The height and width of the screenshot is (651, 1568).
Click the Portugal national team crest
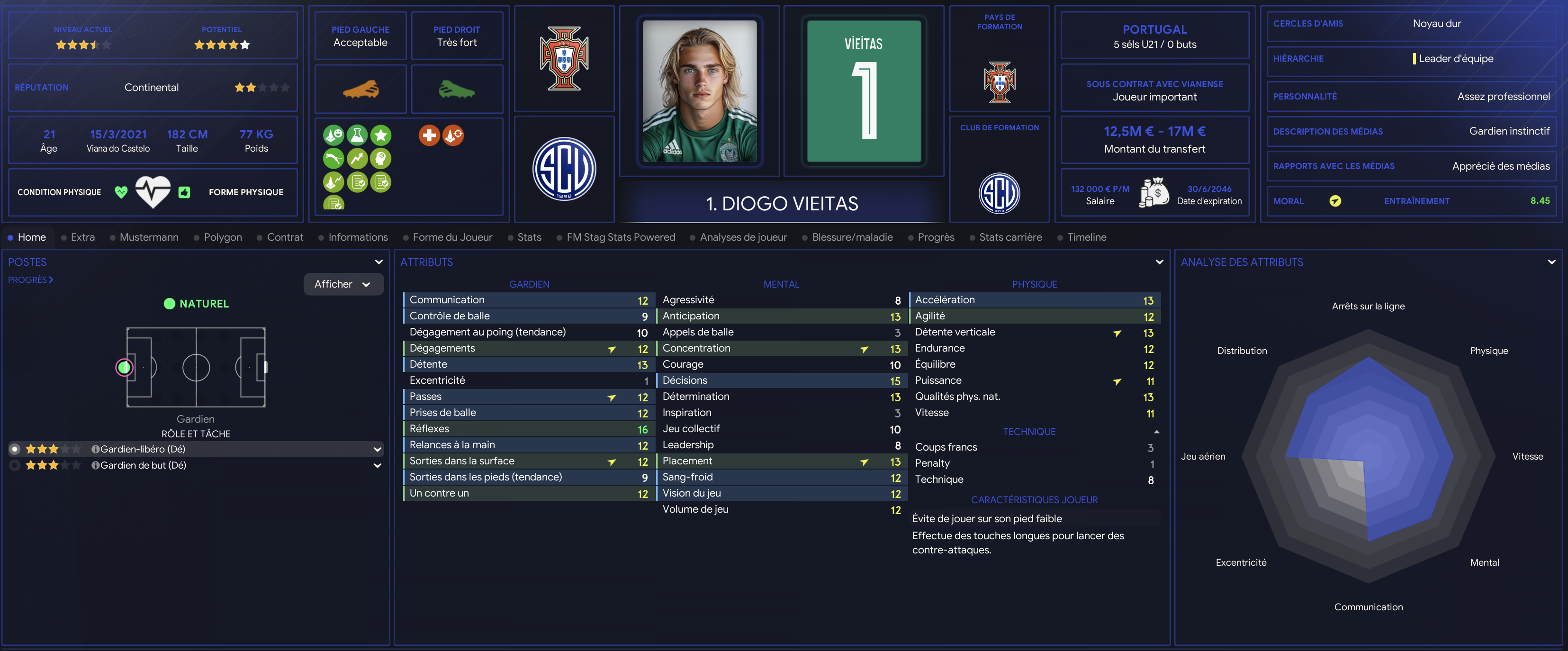click(564, 58)
